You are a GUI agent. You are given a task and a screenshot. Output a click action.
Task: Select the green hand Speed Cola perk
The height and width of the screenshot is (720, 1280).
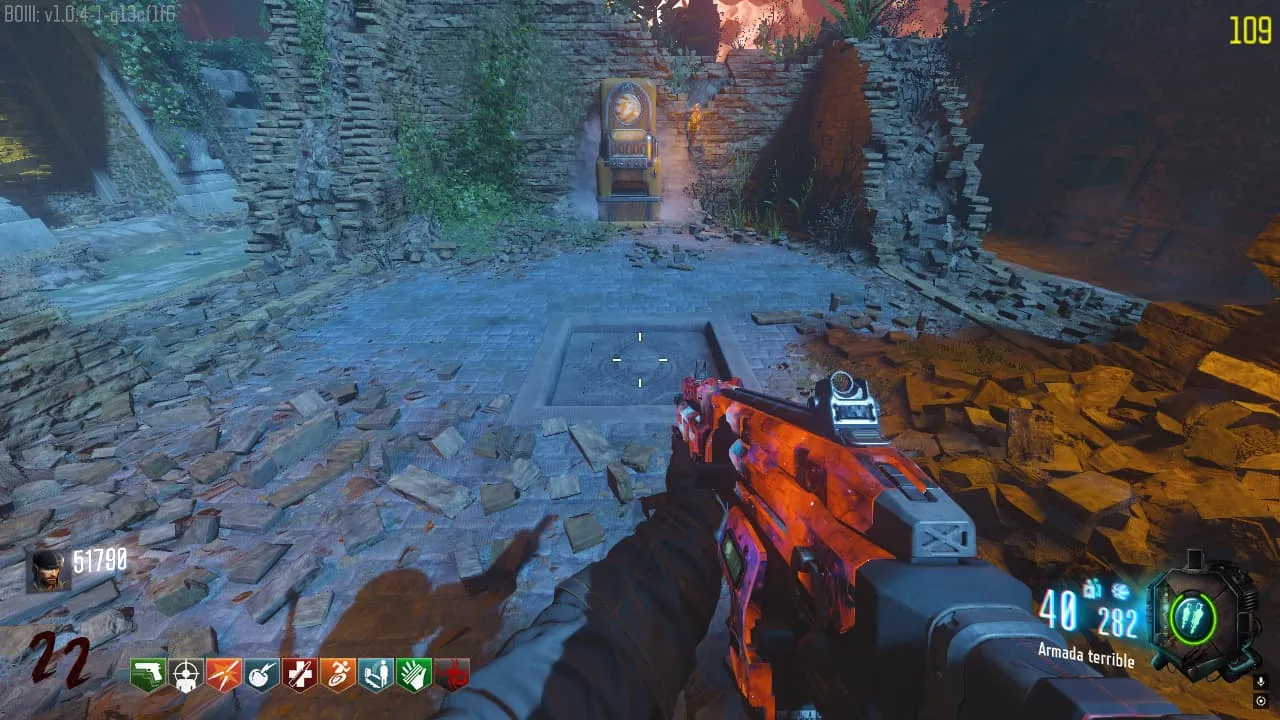click(414, 675)
